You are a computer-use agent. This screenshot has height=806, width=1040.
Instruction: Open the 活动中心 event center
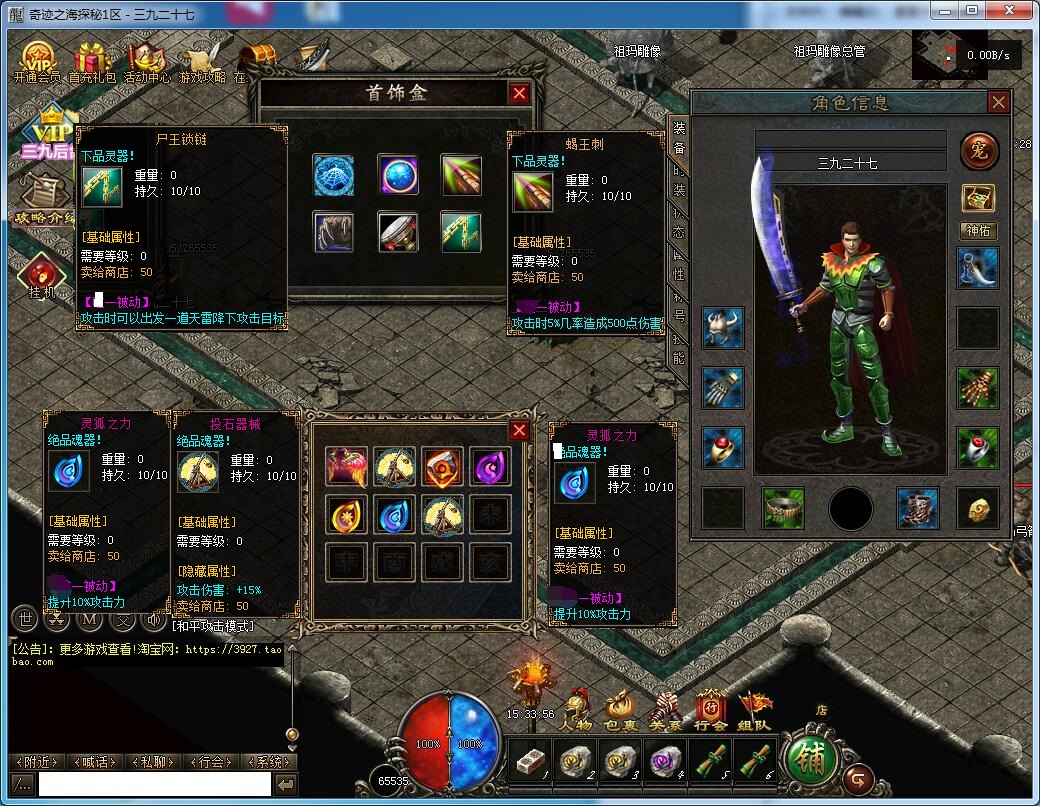[x=147, y=62]
